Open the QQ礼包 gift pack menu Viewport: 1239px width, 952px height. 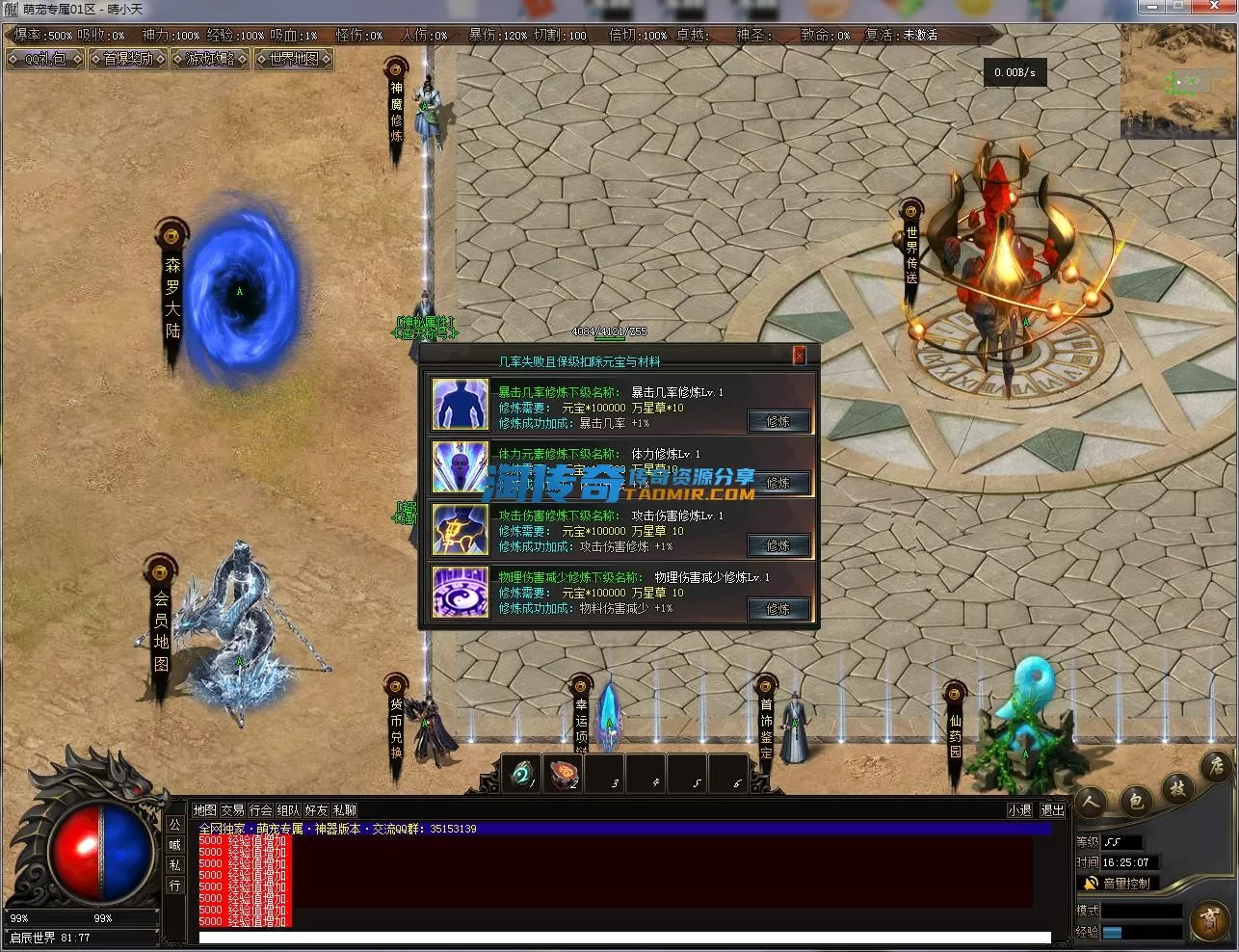click(x=45, y=59)
